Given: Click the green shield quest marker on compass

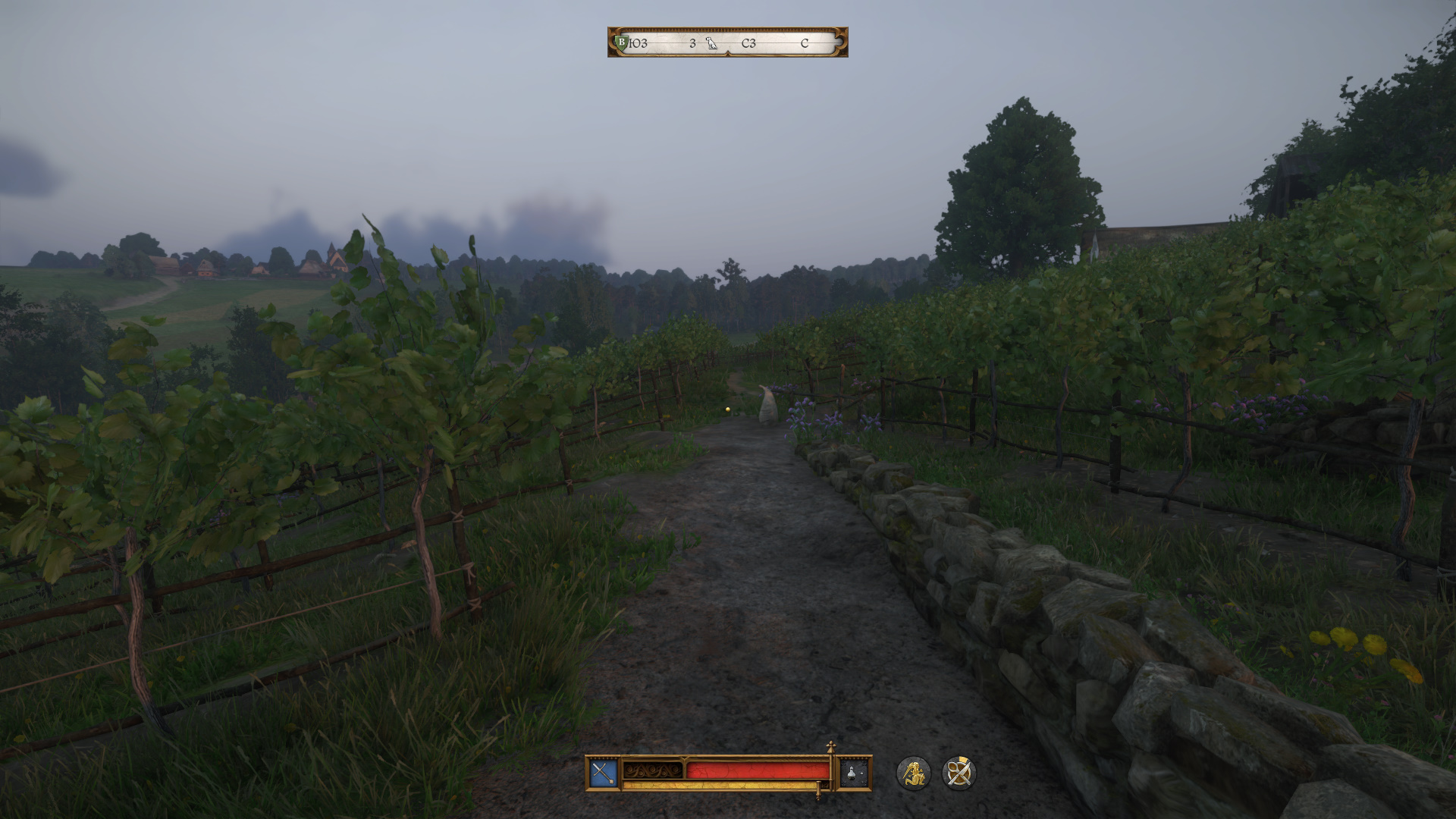Looking at the screenshot, I should 622,42.
